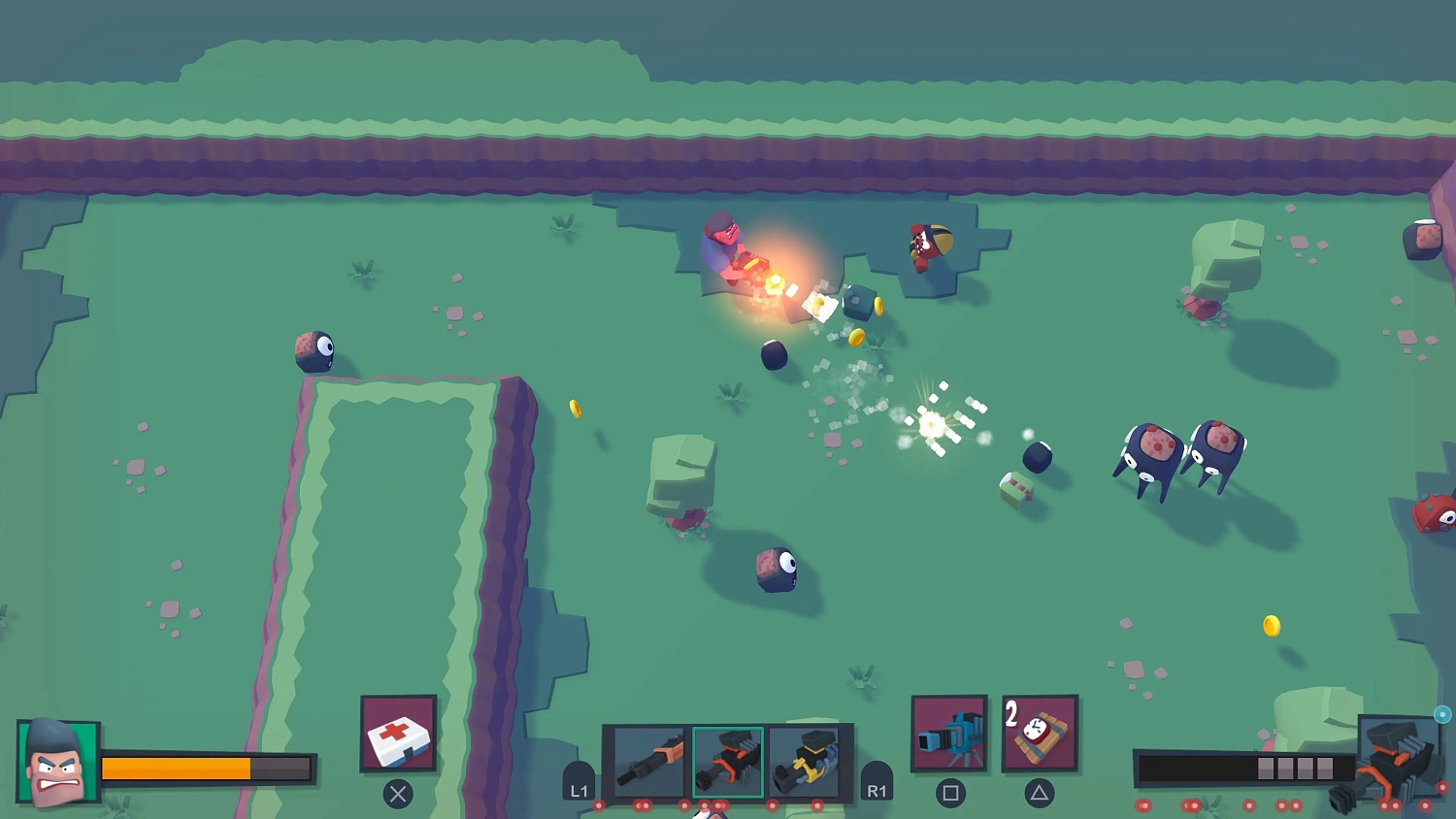
Task: Click the L1 shoulder button label
Action: pos(579,789)
